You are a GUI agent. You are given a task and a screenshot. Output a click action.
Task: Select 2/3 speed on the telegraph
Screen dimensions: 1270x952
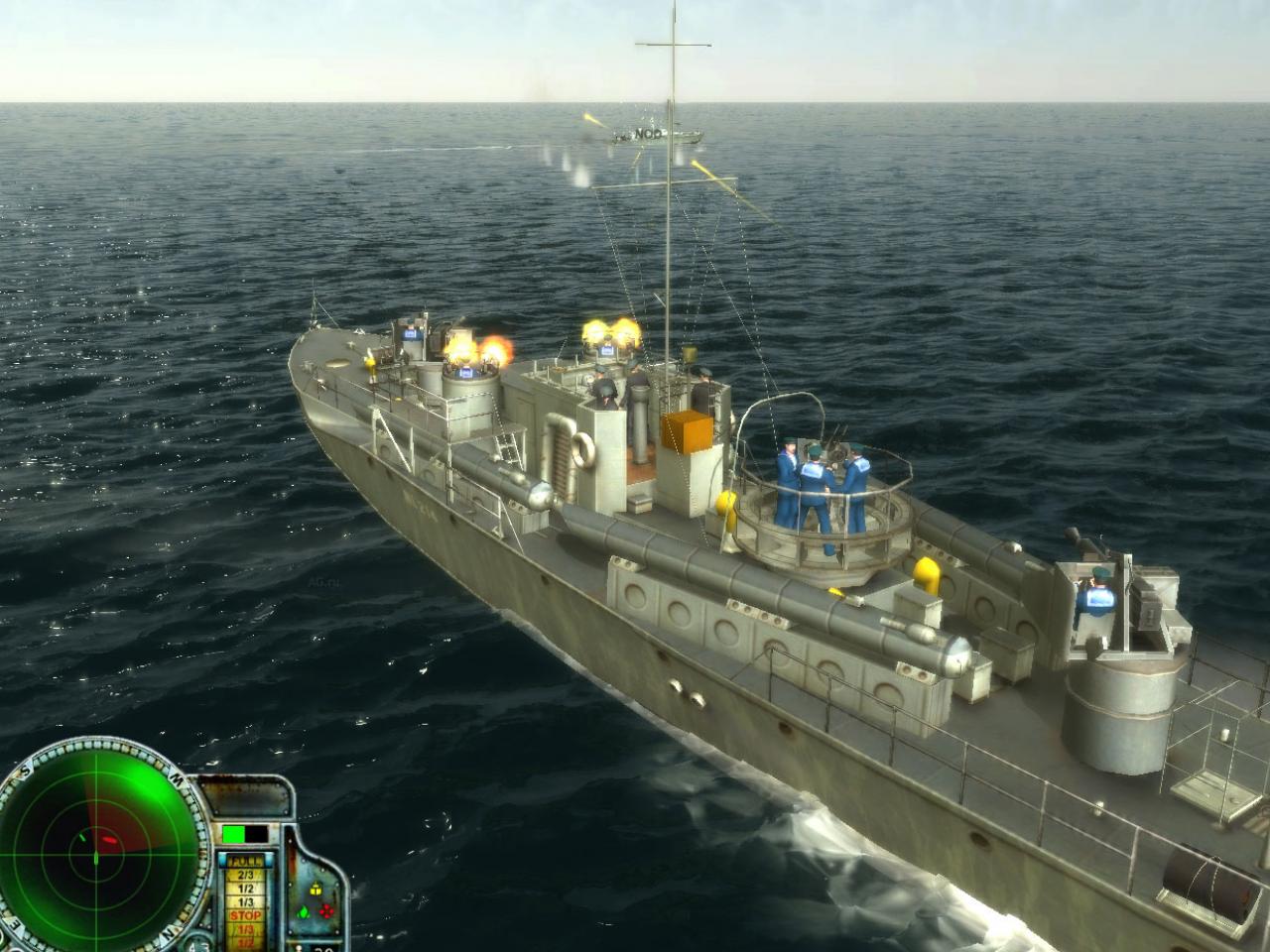click(x=245, y=874)
